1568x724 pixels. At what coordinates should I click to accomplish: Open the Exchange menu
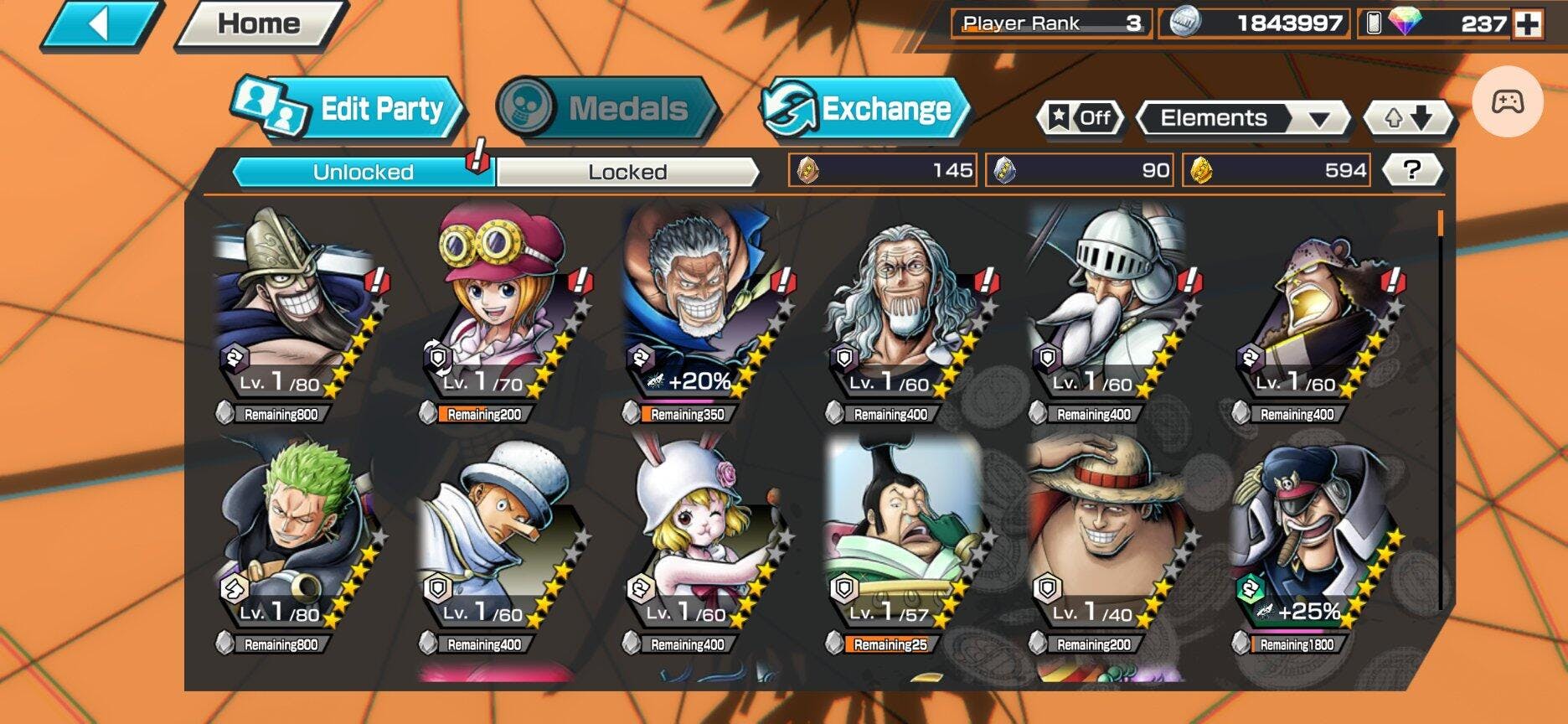click(866, 109)
